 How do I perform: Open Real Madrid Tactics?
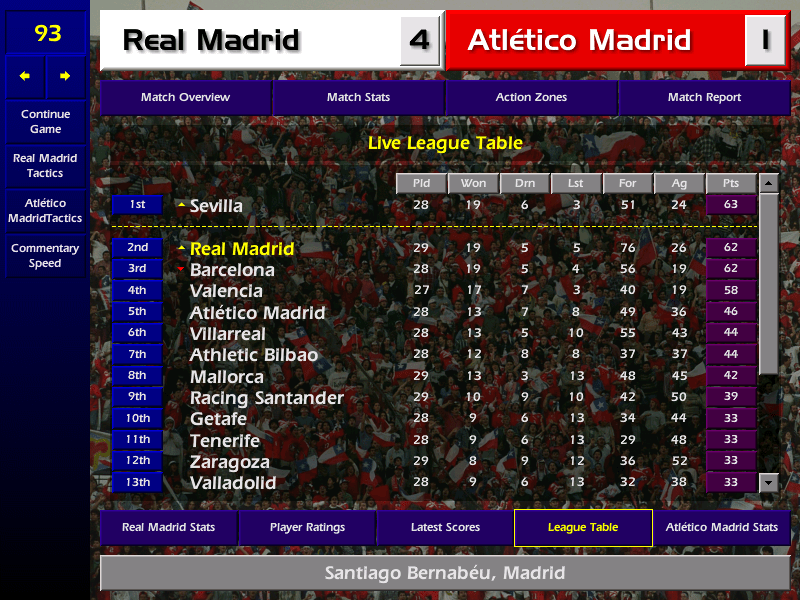[45, 166]
